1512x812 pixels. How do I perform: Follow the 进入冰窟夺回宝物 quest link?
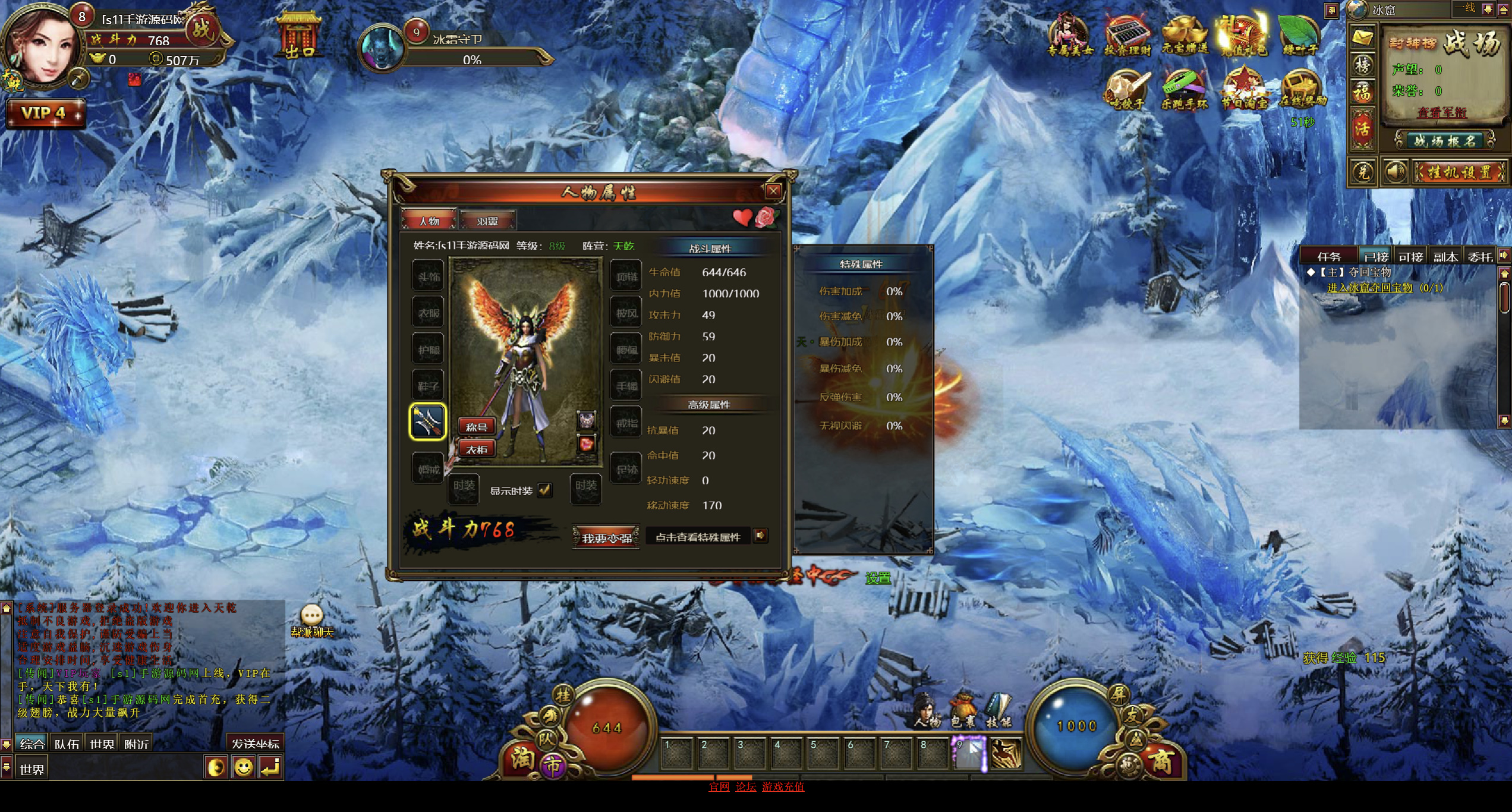1369,288
